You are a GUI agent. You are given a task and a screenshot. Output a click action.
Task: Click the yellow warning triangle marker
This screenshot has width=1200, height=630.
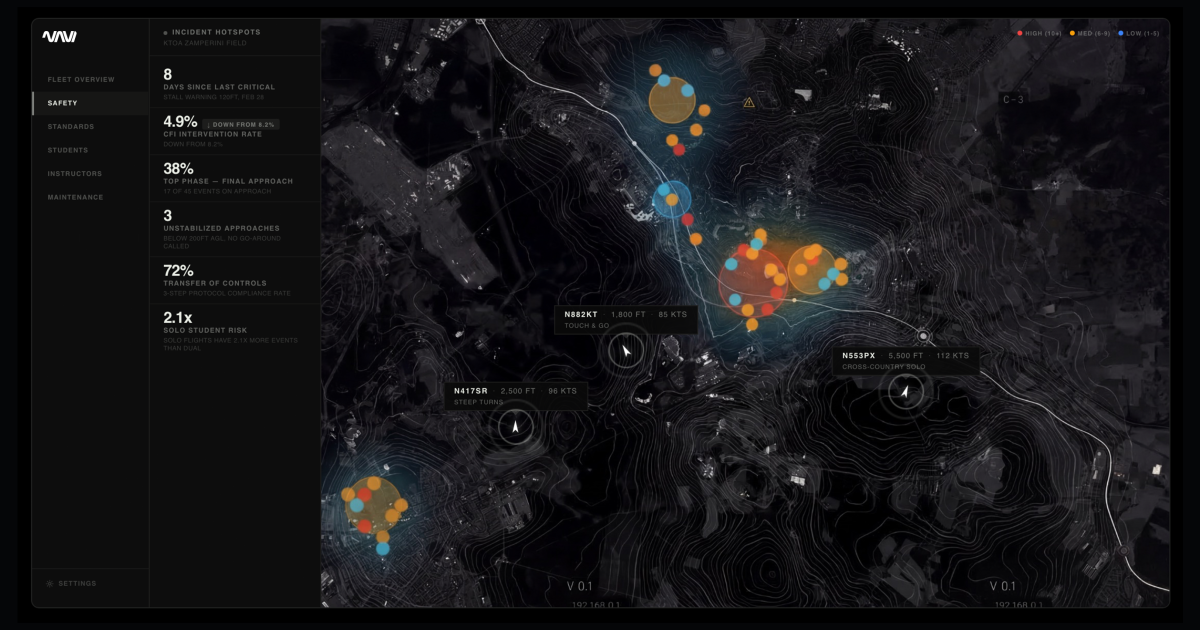tap(748, 102)
